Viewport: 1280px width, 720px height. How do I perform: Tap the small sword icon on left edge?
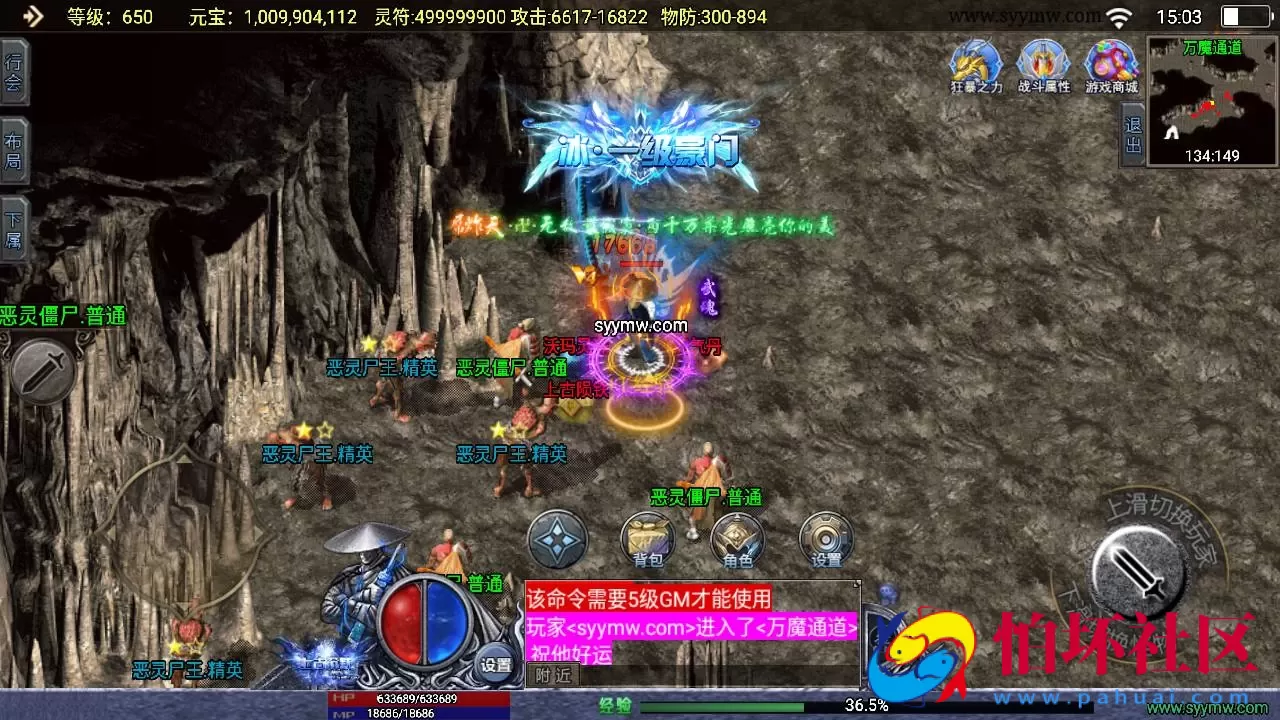click(x=43, y=372)
